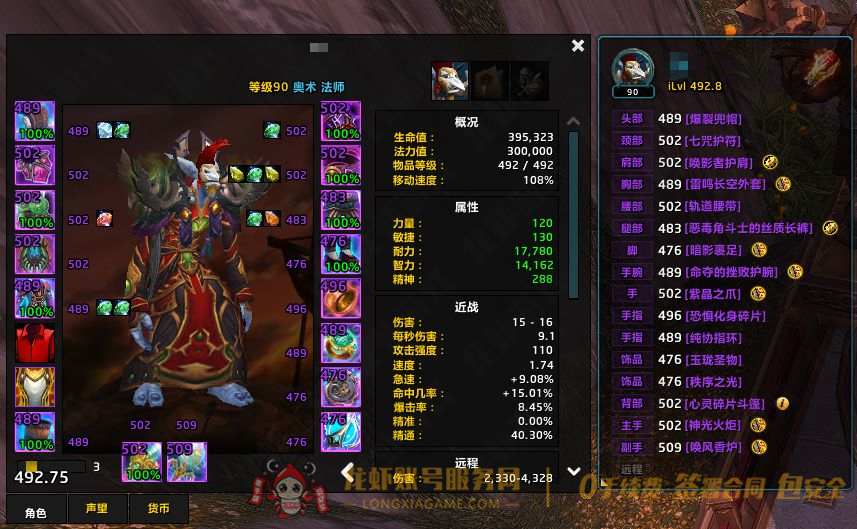Select the golden tabard equipment slot
857x529 pixels.
[35, 387]
